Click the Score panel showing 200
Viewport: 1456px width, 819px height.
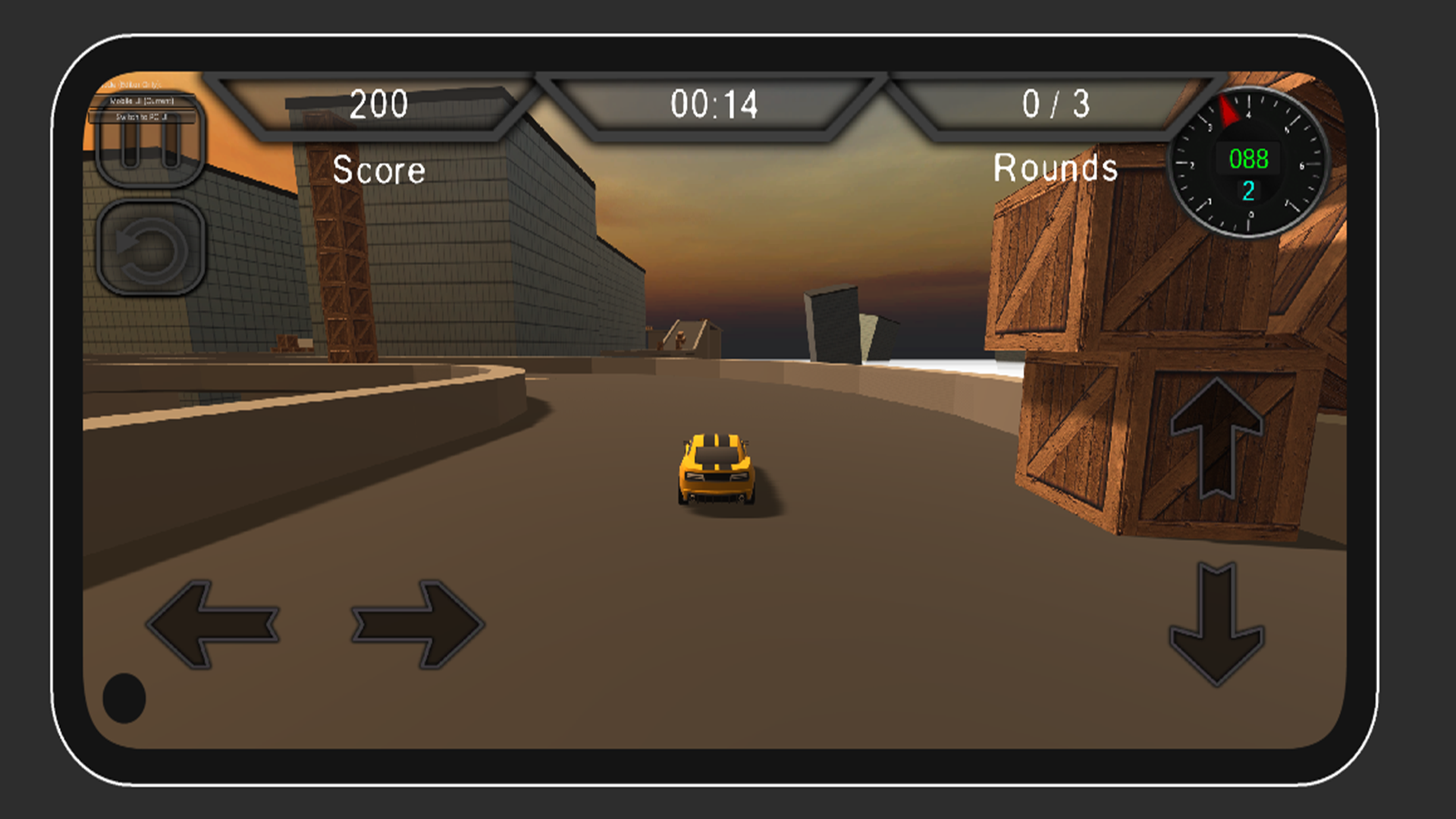tap(379, 105)
